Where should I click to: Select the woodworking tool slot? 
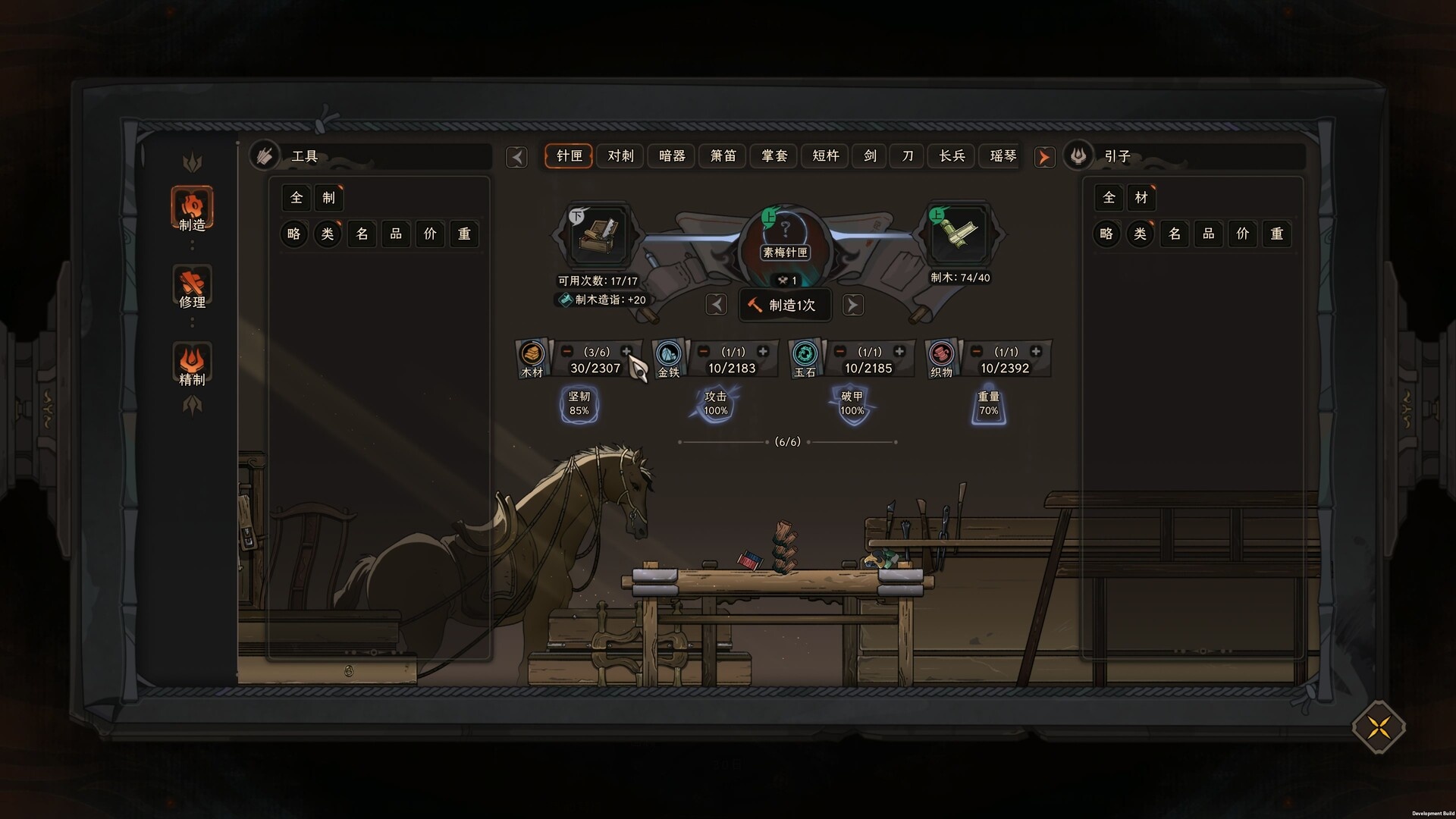click(x=598, y=234)
